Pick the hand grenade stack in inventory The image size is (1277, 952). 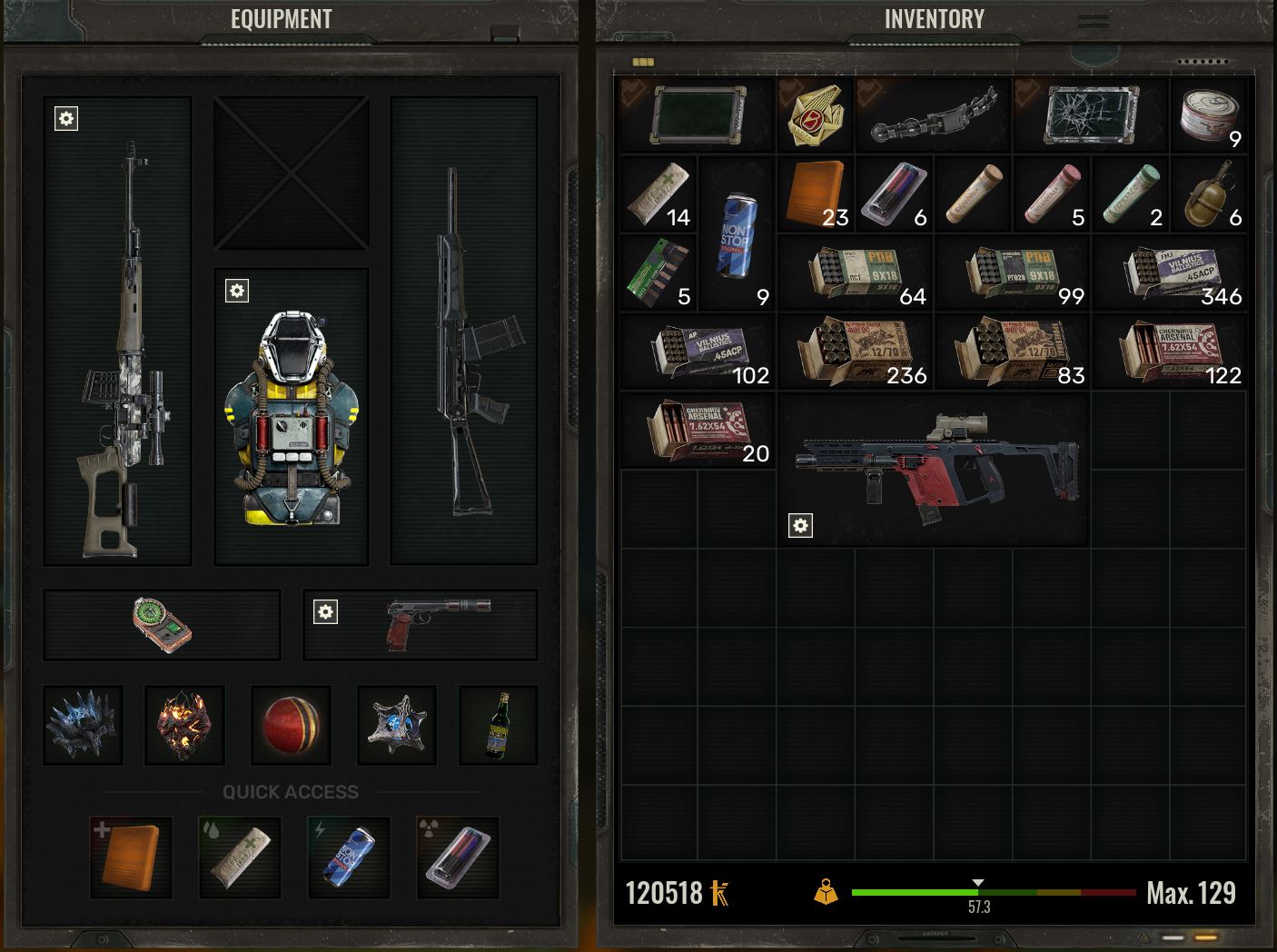(x=1209, y=193)
